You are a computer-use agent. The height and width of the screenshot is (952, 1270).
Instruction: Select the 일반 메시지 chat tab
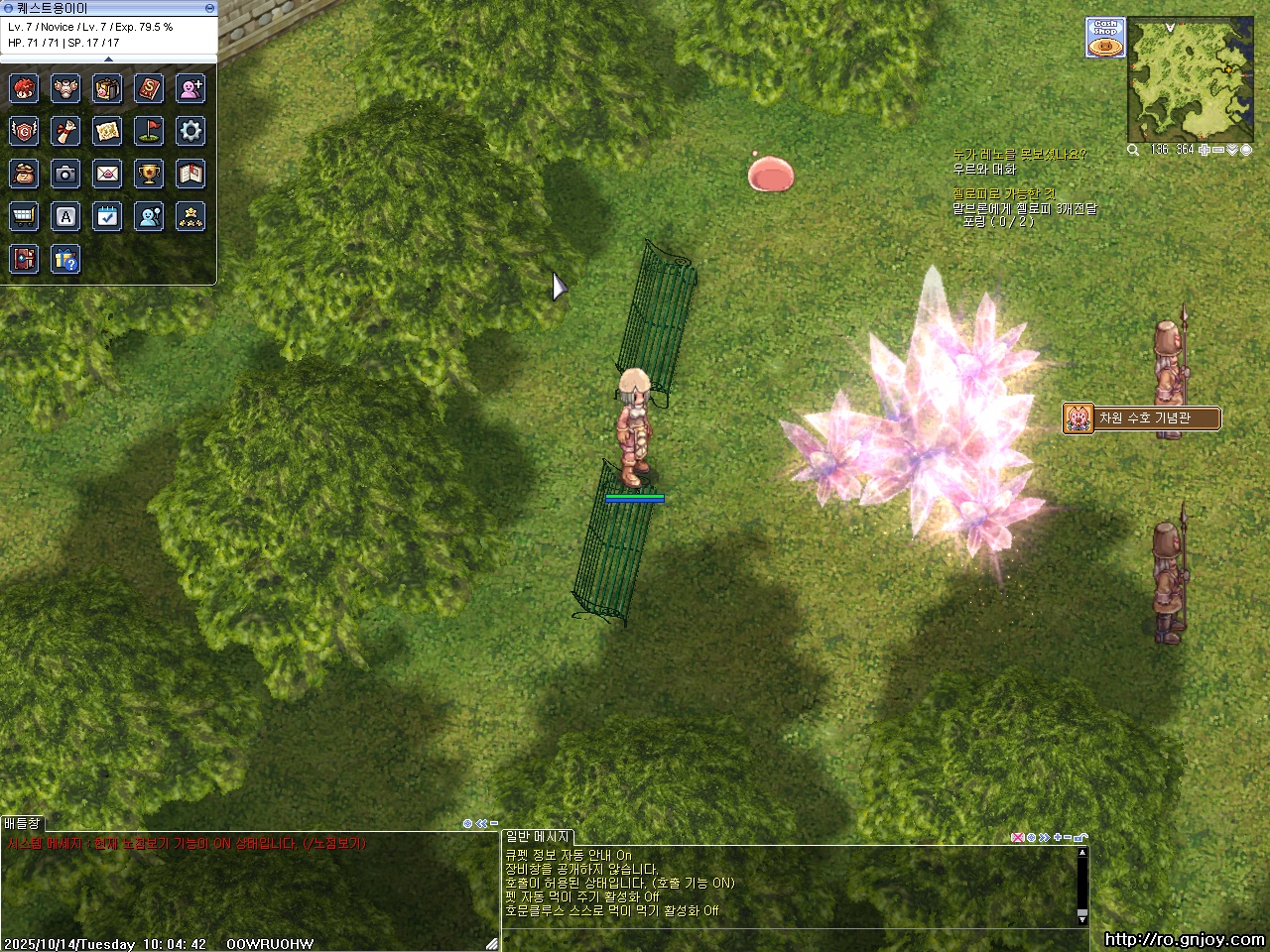538,837
